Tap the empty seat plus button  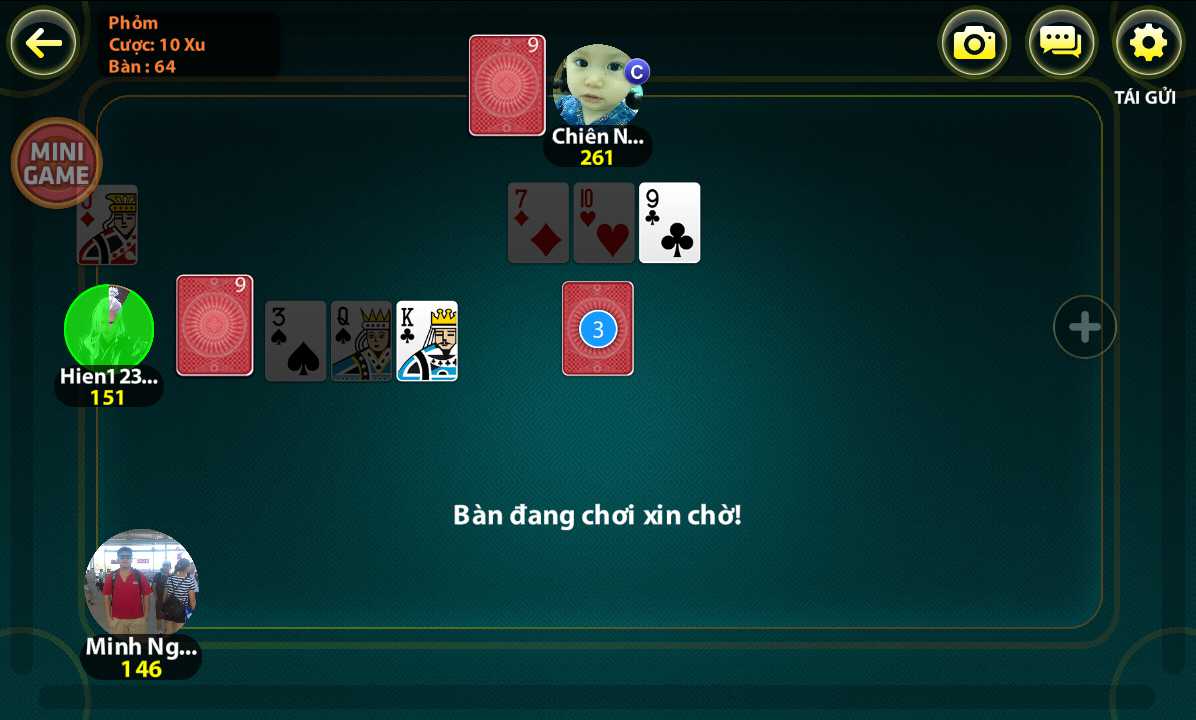coord(1085,327)
